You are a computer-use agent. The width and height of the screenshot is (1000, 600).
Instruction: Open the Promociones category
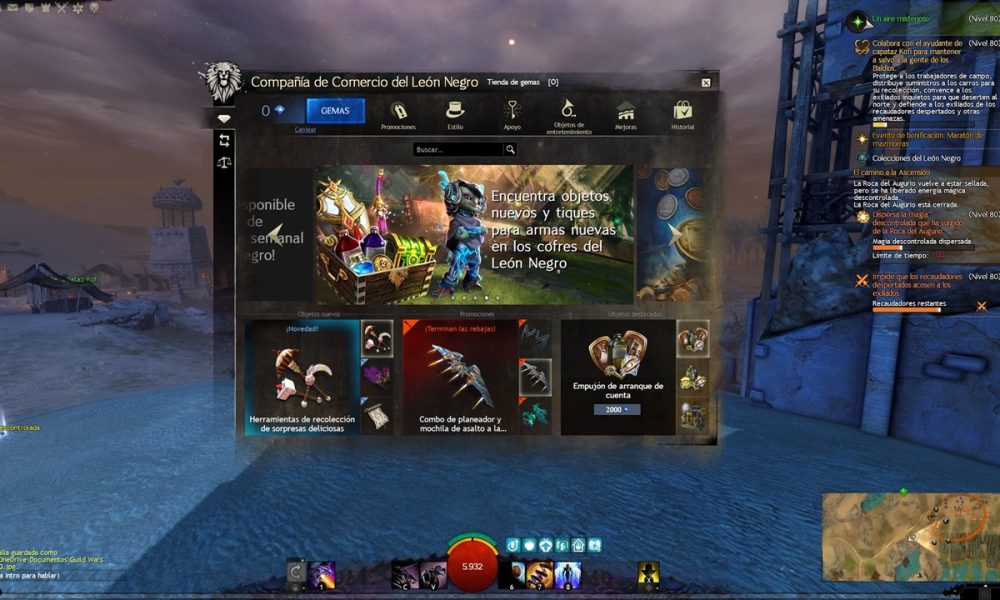click(398, 114)
